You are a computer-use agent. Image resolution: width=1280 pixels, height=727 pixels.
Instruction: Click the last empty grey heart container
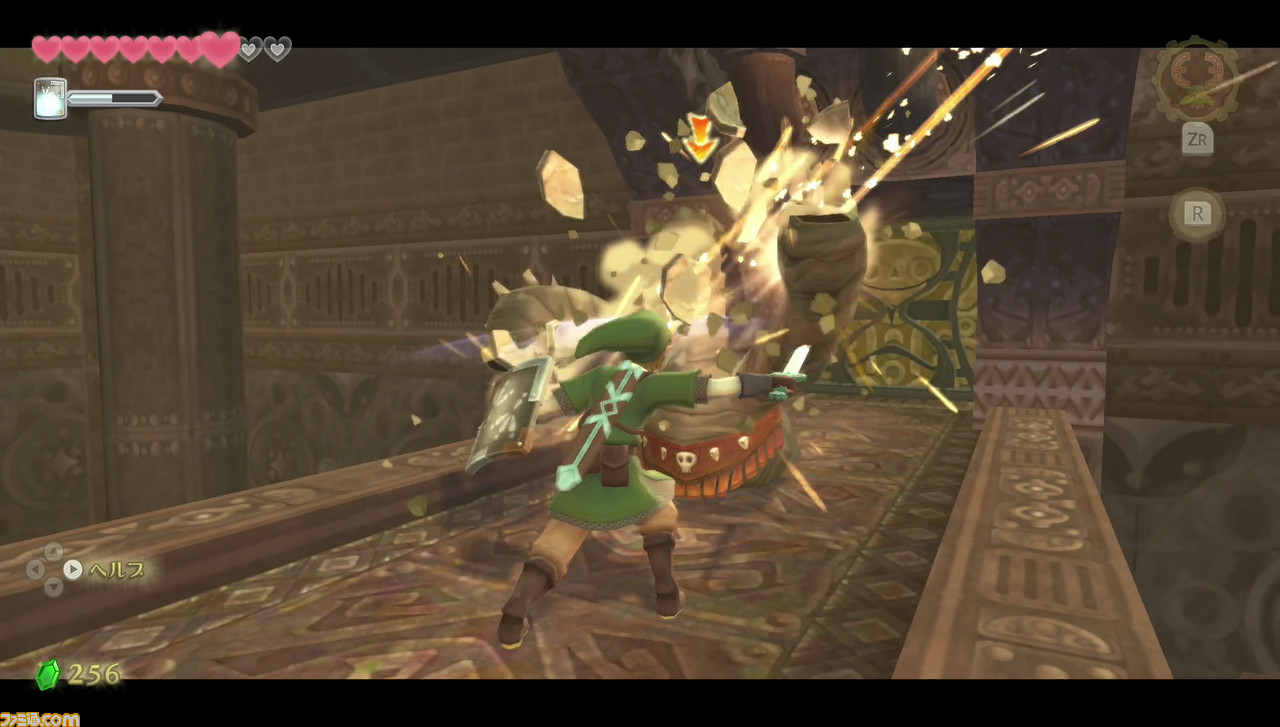[x=276, y=47]
